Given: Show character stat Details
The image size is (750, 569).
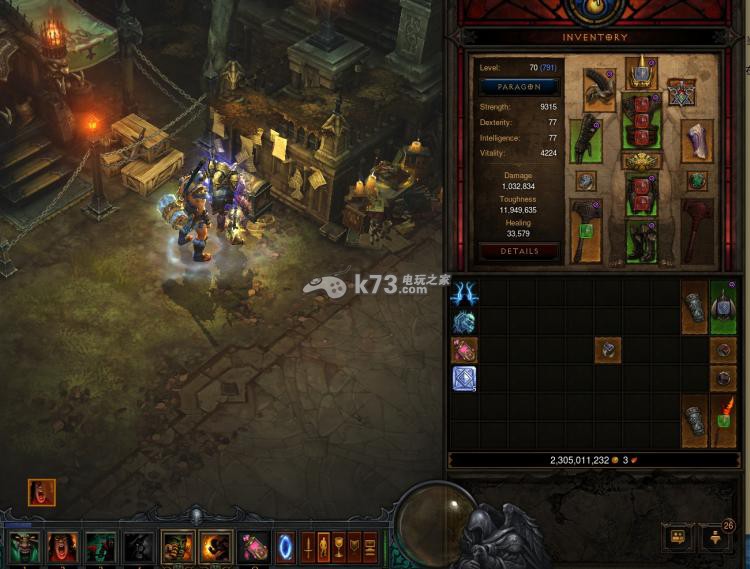Looking at the screenshot, I should pyautogui.click(x=518, y=251).
